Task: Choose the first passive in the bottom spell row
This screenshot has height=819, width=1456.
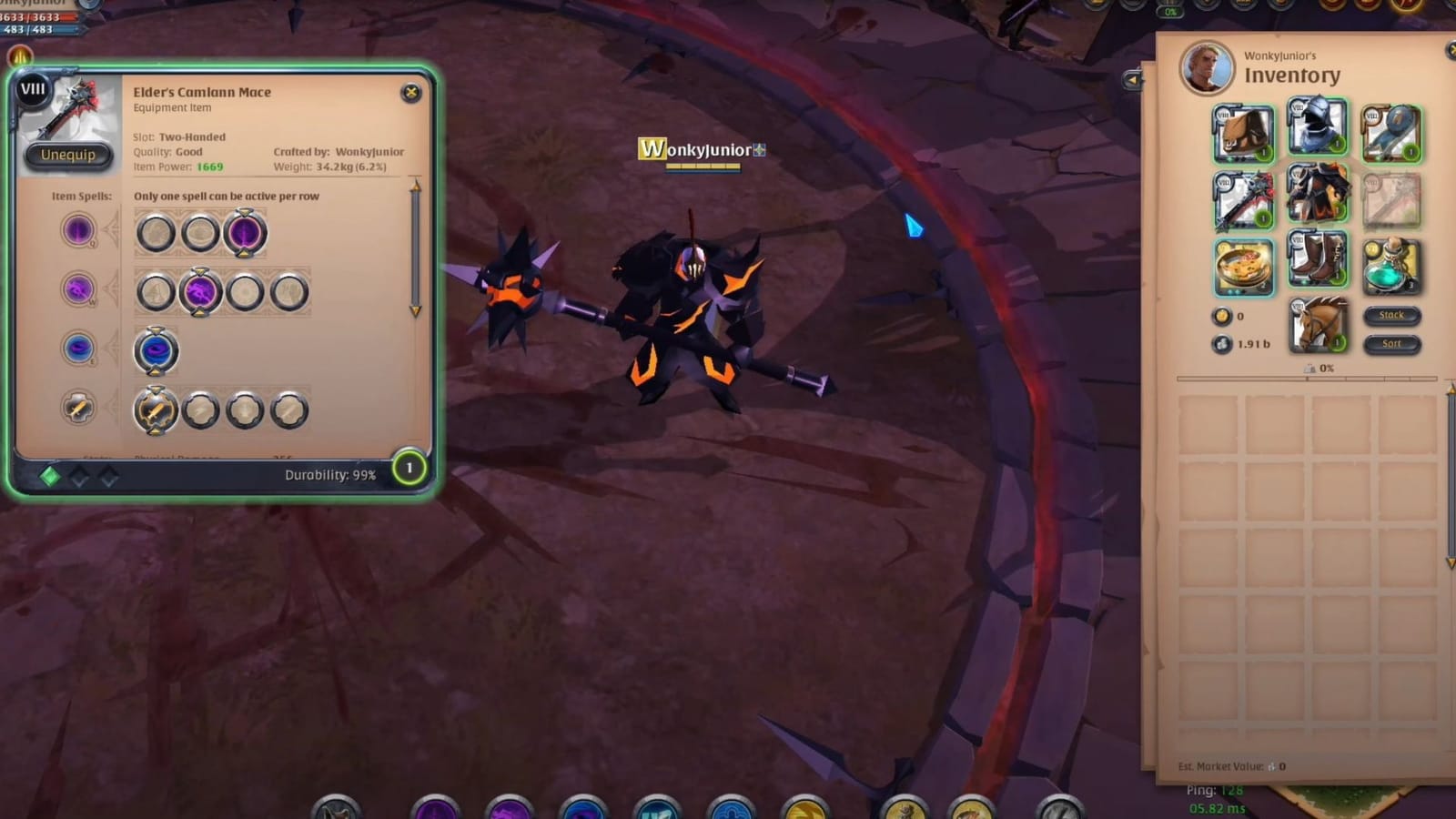Action: pyautogui.click(x=157, y=409)
